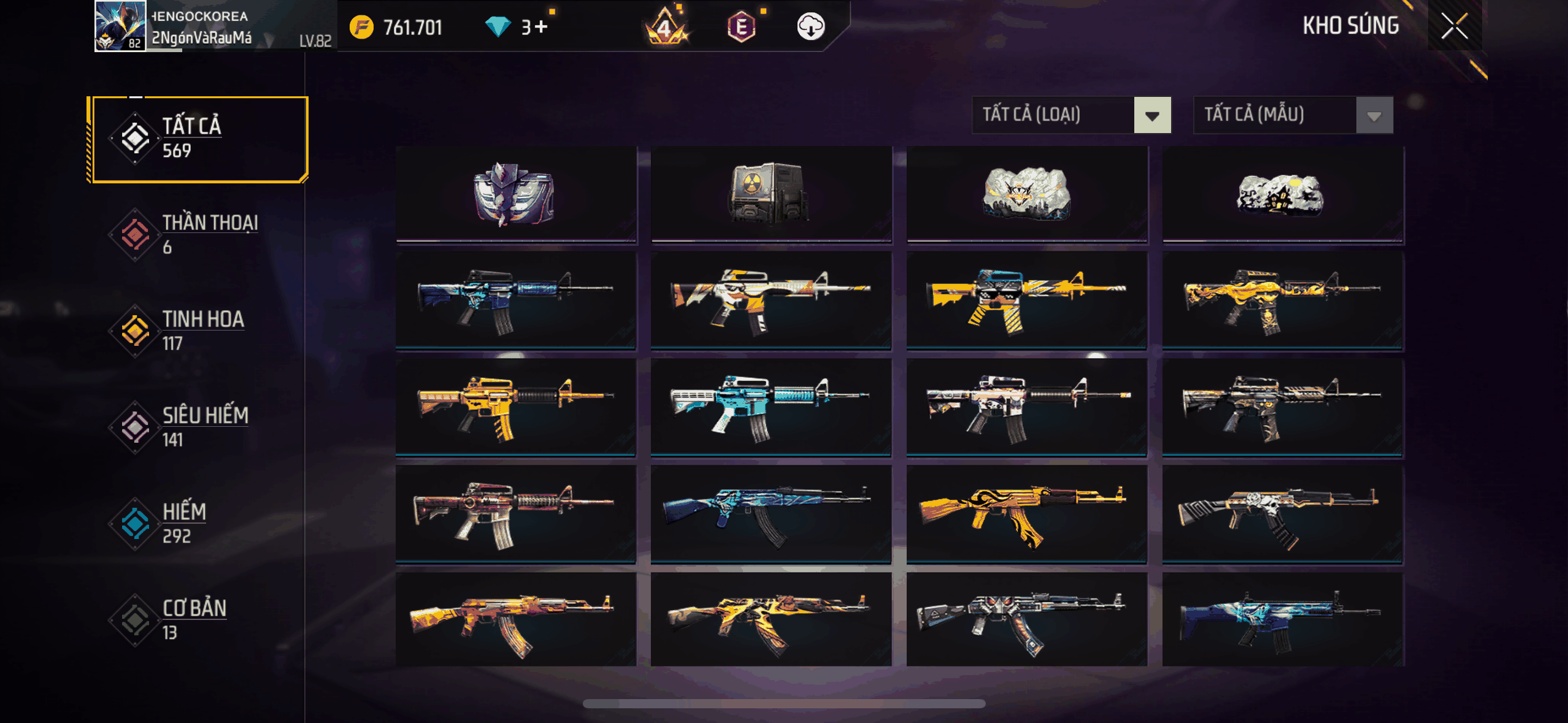Select the radioactive loot crate skin
This screenshot has width=1568, height=723.
(x=771, y=194)
